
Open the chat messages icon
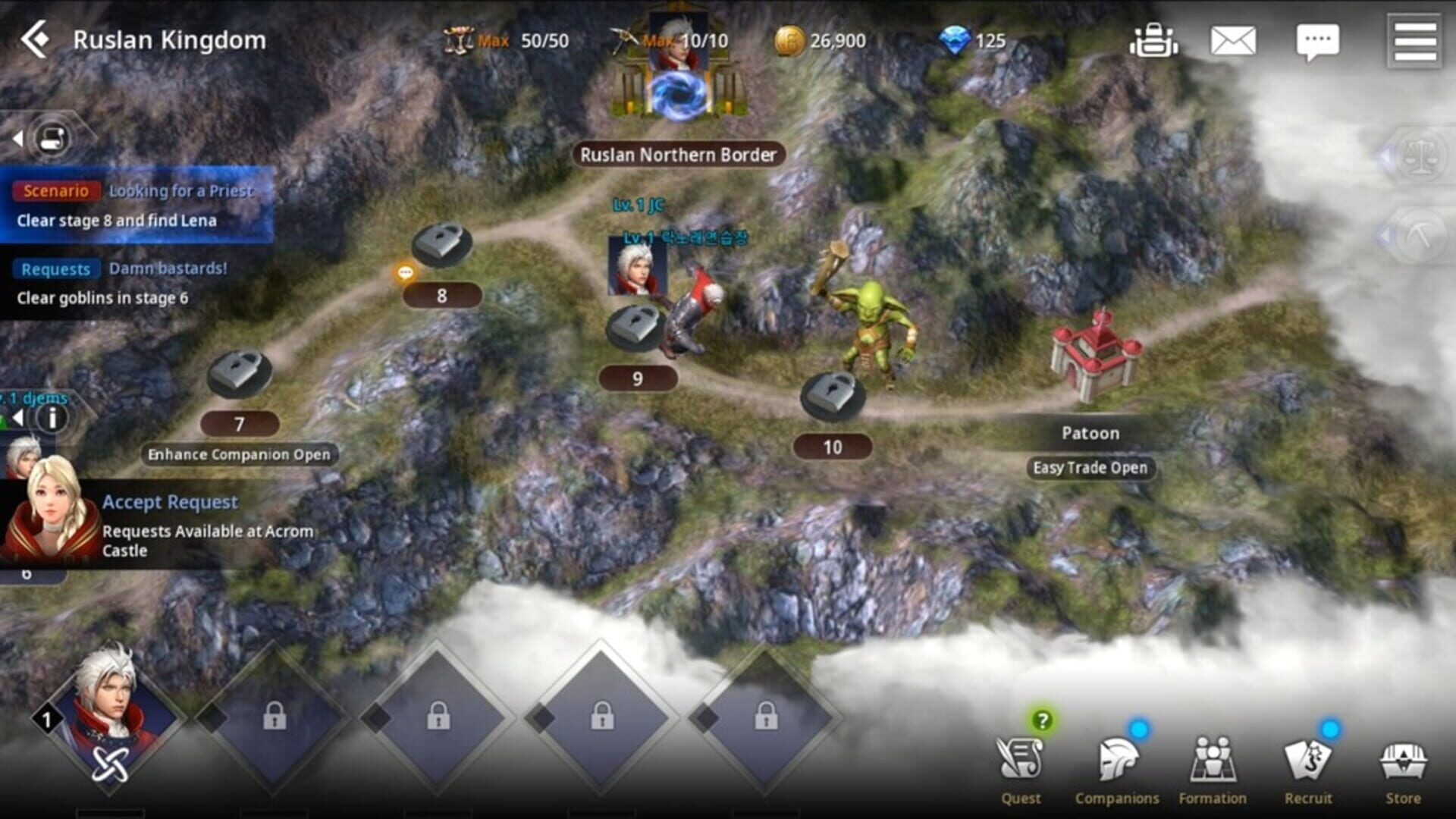point(1317,41)
